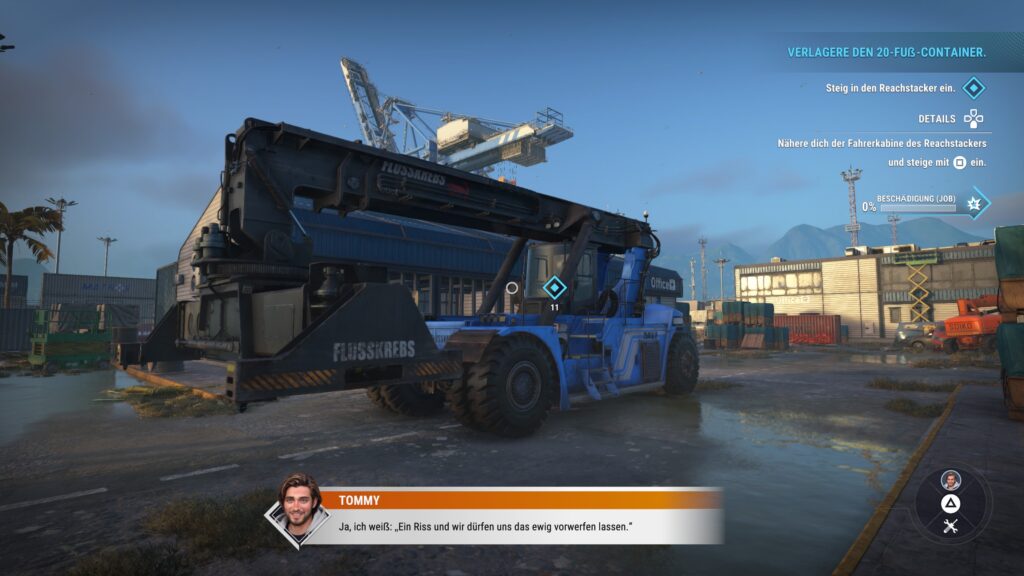This screenshot has height=576, width=1024.
Task: Click Tommy's portrait in the dialogue box
Action: pos(298,508)
